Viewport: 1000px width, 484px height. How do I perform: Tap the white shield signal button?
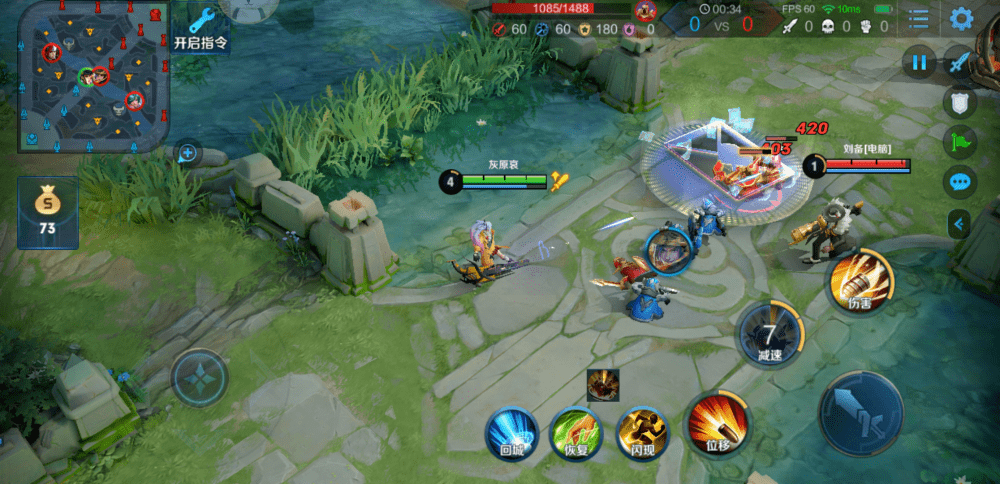pos(960,101)
